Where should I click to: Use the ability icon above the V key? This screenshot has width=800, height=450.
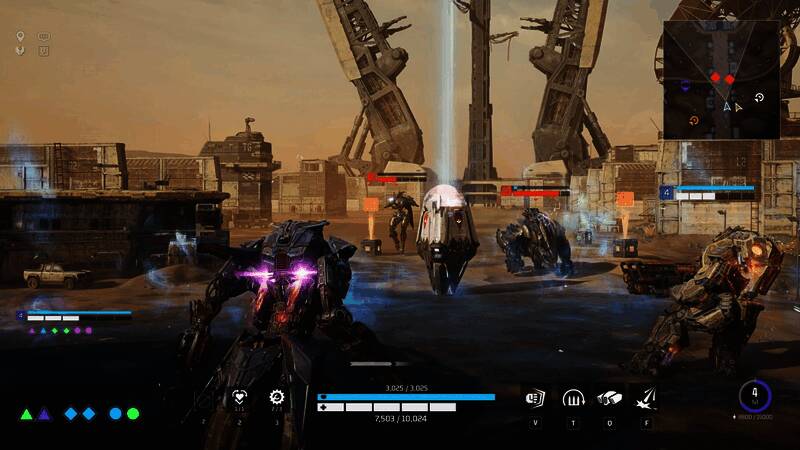point(534,398)
